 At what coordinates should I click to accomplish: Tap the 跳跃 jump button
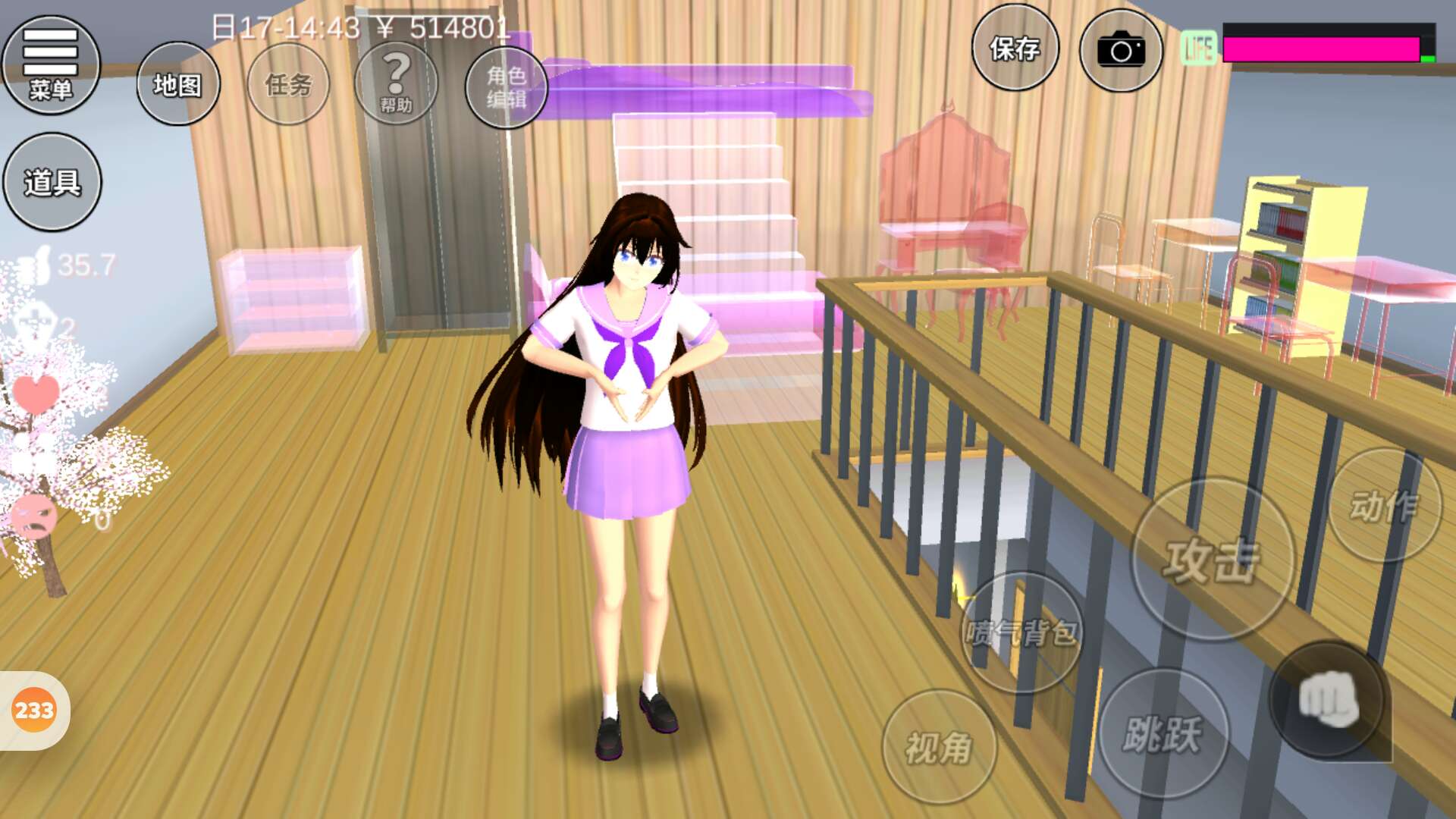(x=1163, y=733)
